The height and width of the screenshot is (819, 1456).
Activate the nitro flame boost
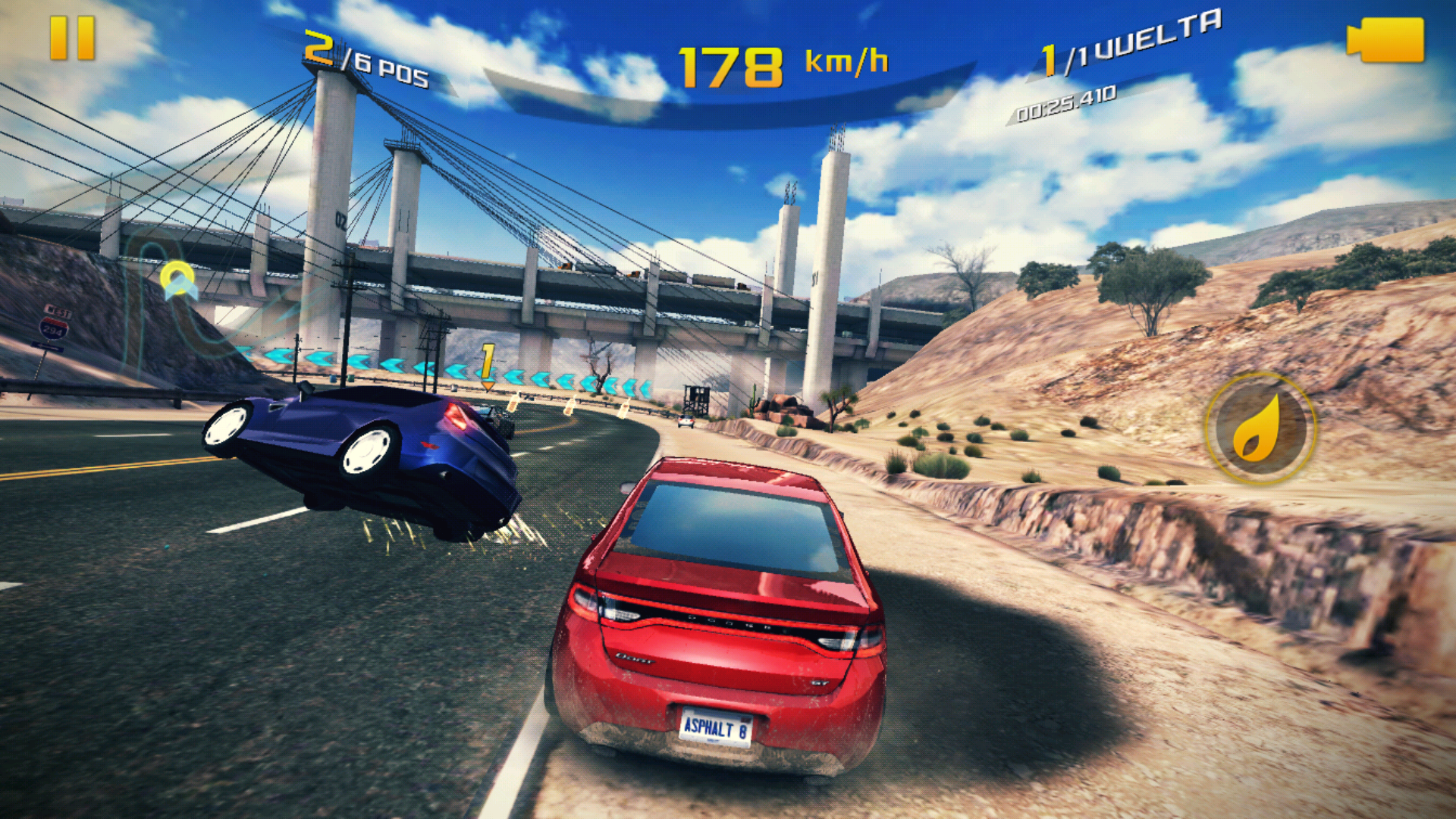pyautogui.click(x=1260, y=428)
